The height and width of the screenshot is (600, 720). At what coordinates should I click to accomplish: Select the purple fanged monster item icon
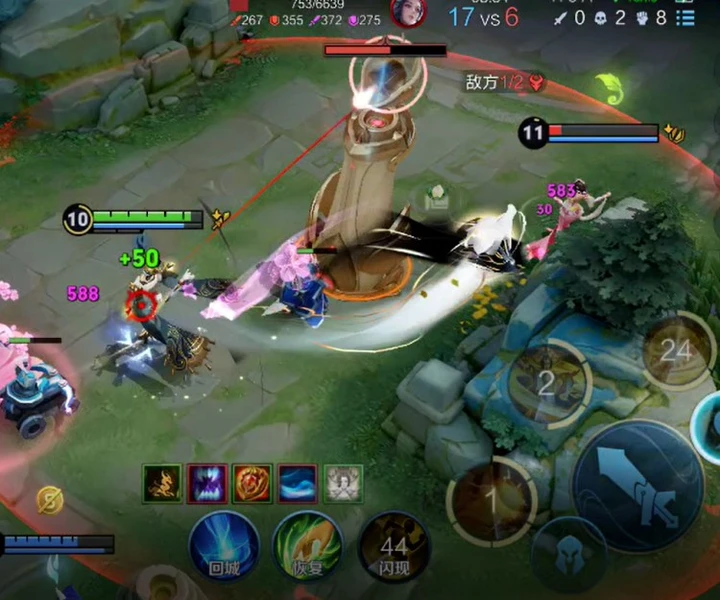click(x=207, y=484)
